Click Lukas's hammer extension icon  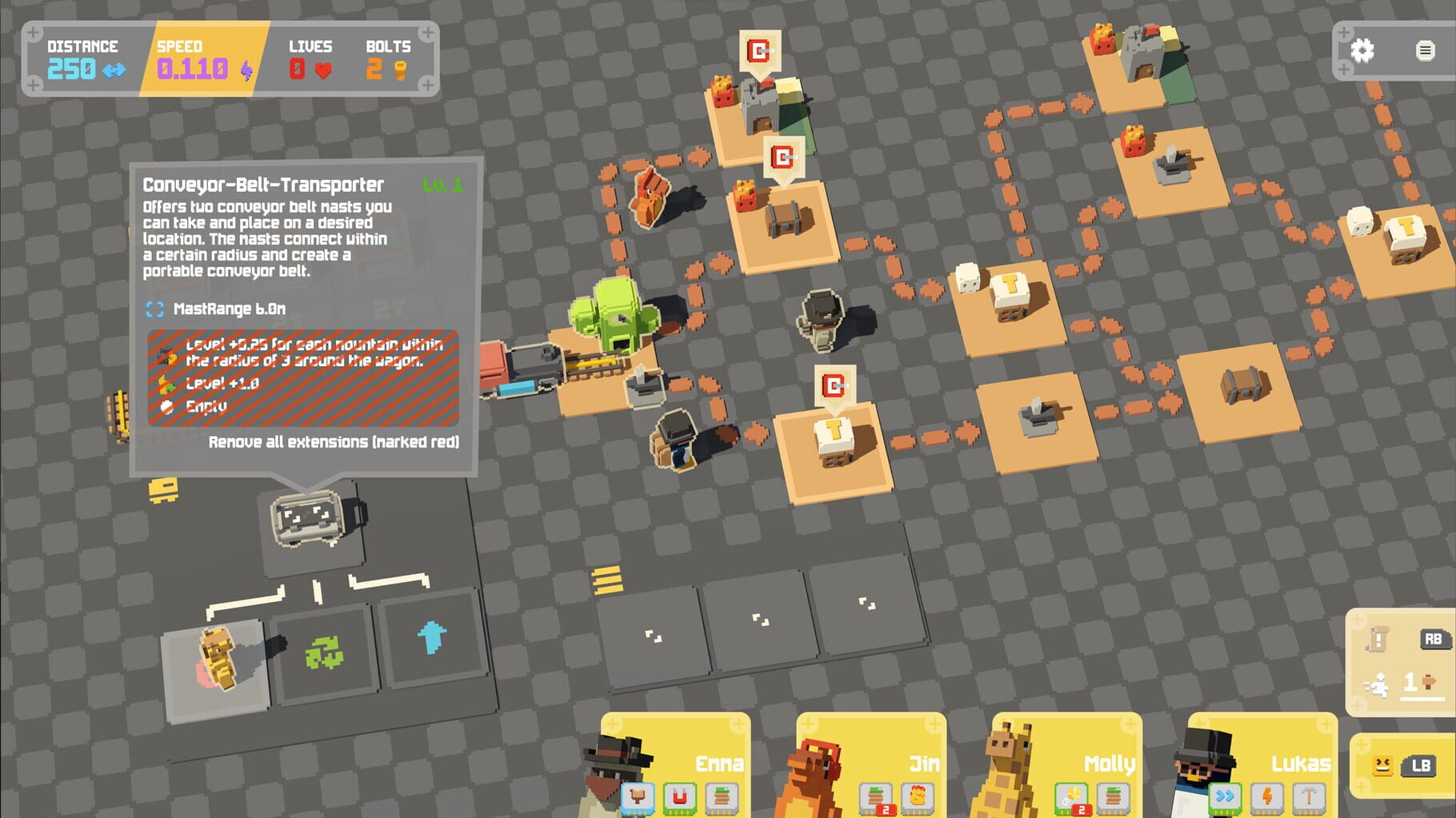(x=1307, y=796)
